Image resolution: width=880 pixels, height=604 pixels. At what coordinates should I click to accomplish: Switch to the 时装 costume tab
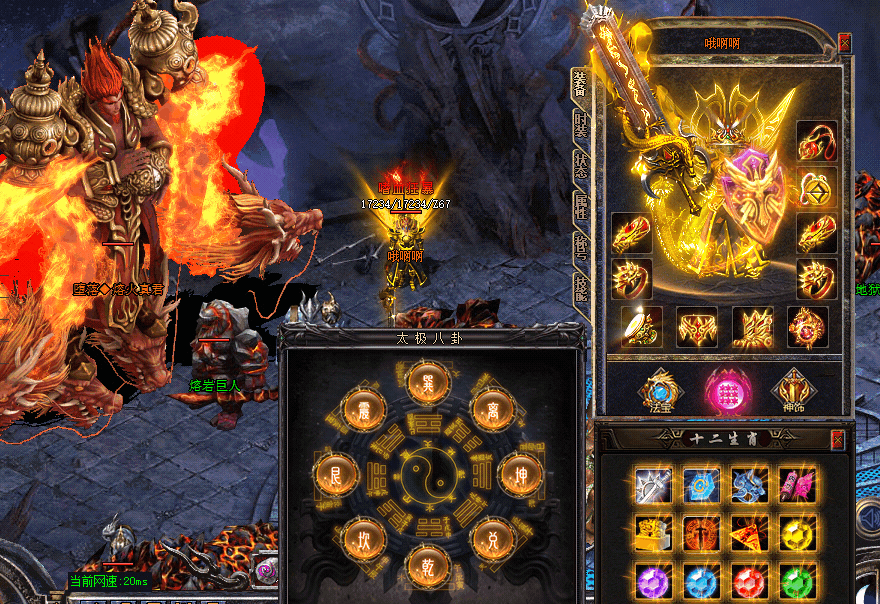point(581,126)
